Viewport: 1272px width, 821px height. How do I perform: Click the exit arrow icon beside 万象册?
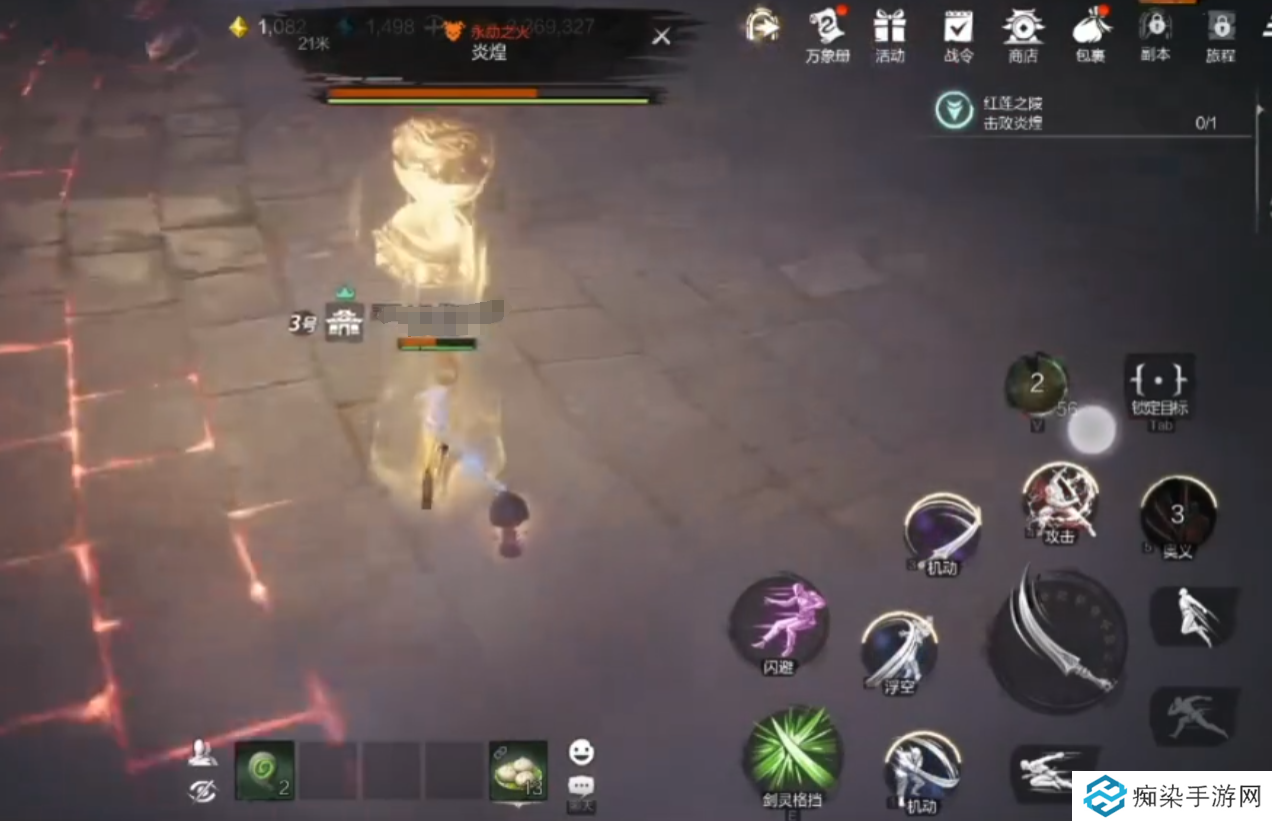(x=762, y=27)
